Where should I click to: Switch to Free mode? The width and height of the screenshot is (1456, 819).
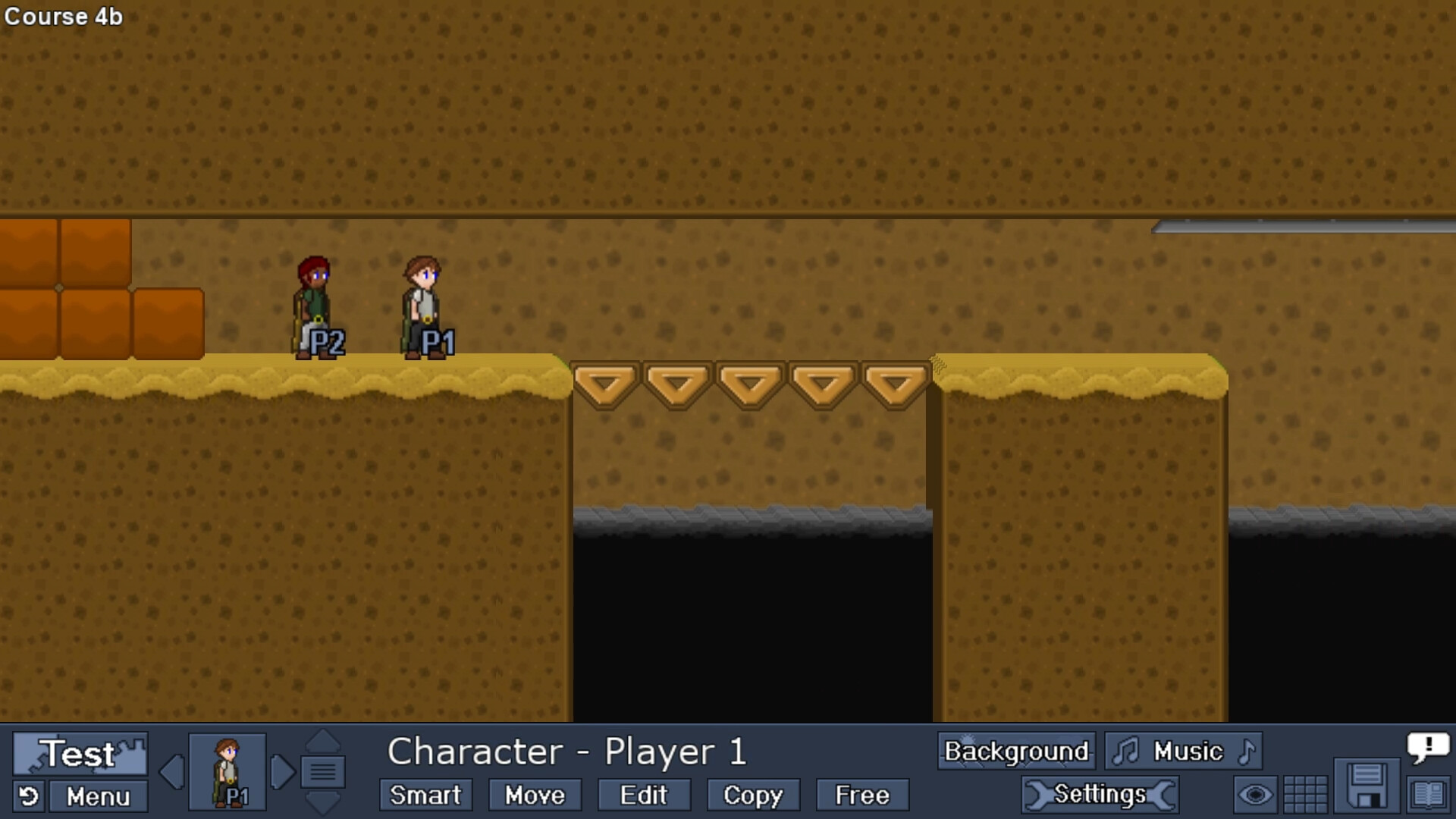pyautogui.click(x=861, y=795)
